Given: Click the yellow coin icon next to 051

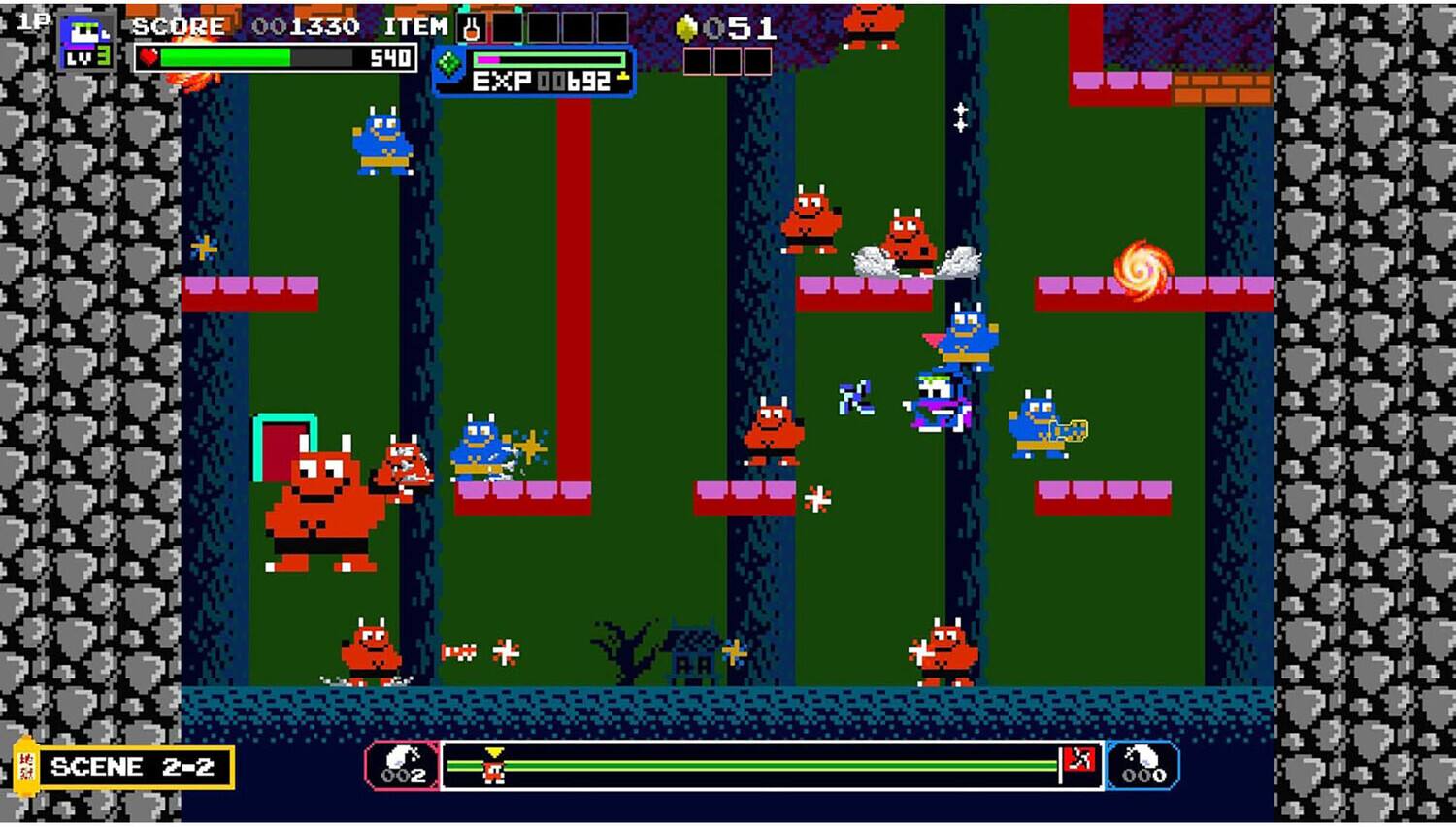Looking at the screenshot, I should pyautogui.click(x=686, y=27).
